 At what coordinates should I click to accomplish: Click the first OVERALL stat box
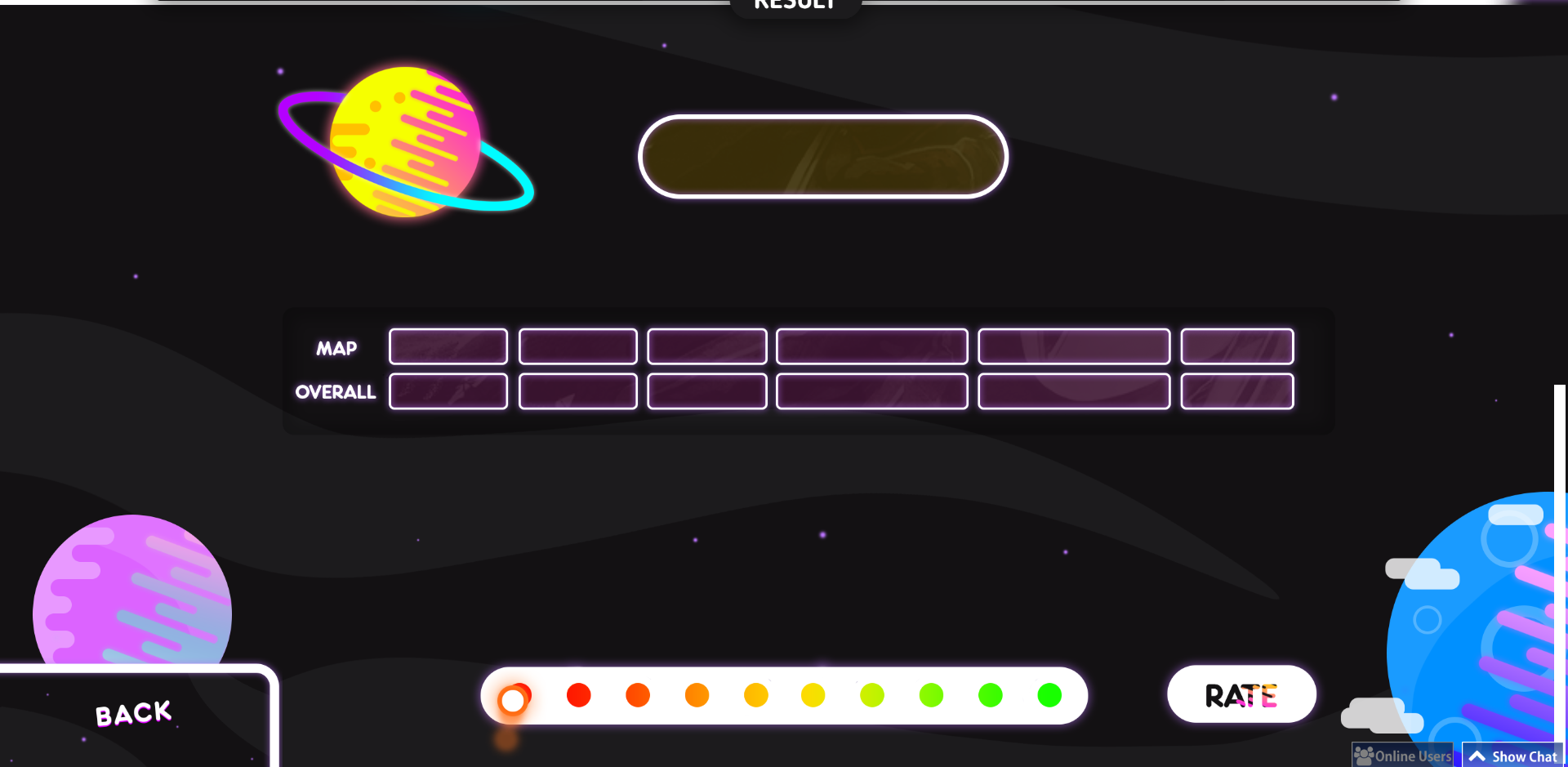point(448,391)
